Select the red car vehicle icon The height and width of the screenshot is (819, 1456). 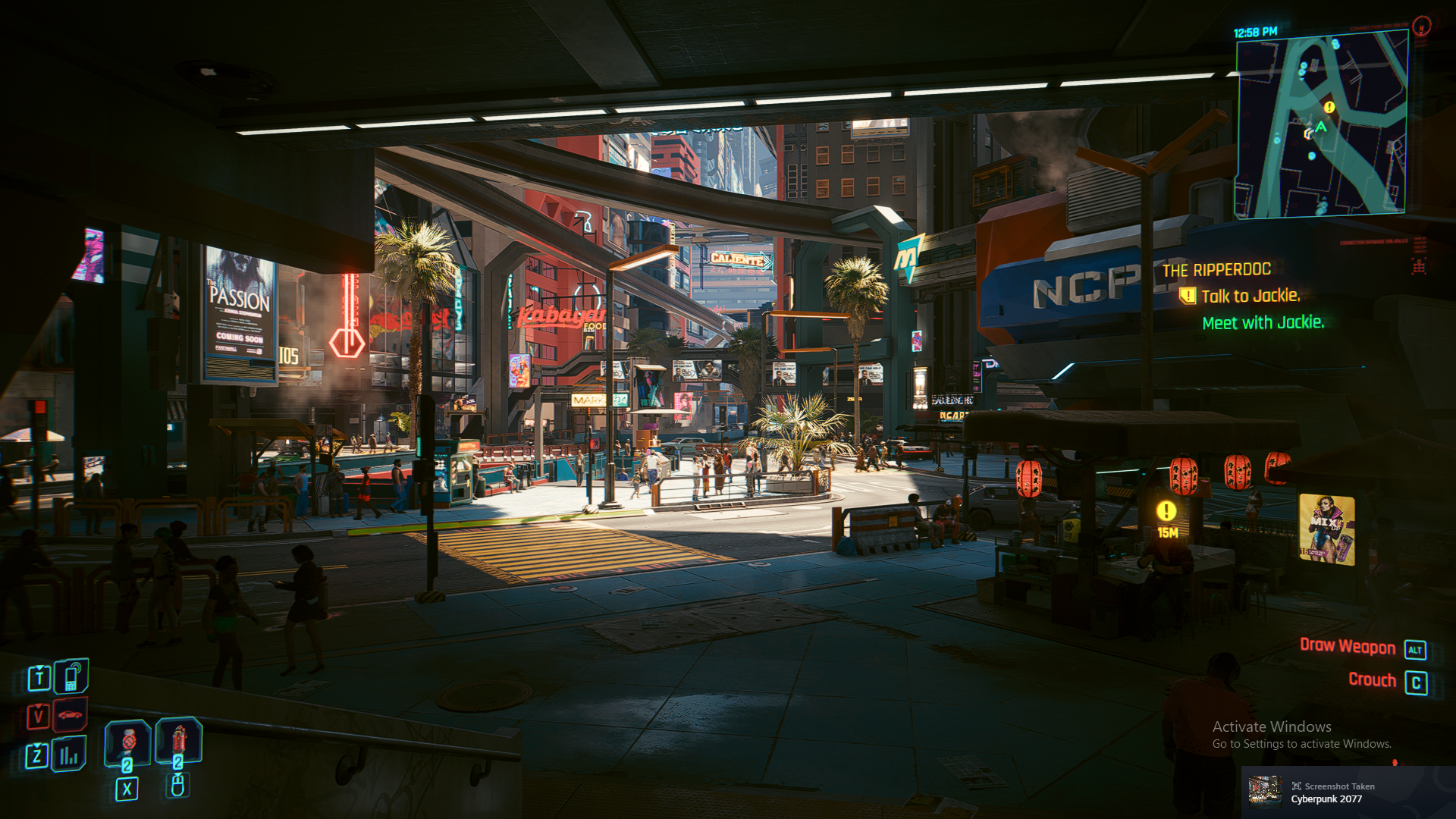click(71, 714)
